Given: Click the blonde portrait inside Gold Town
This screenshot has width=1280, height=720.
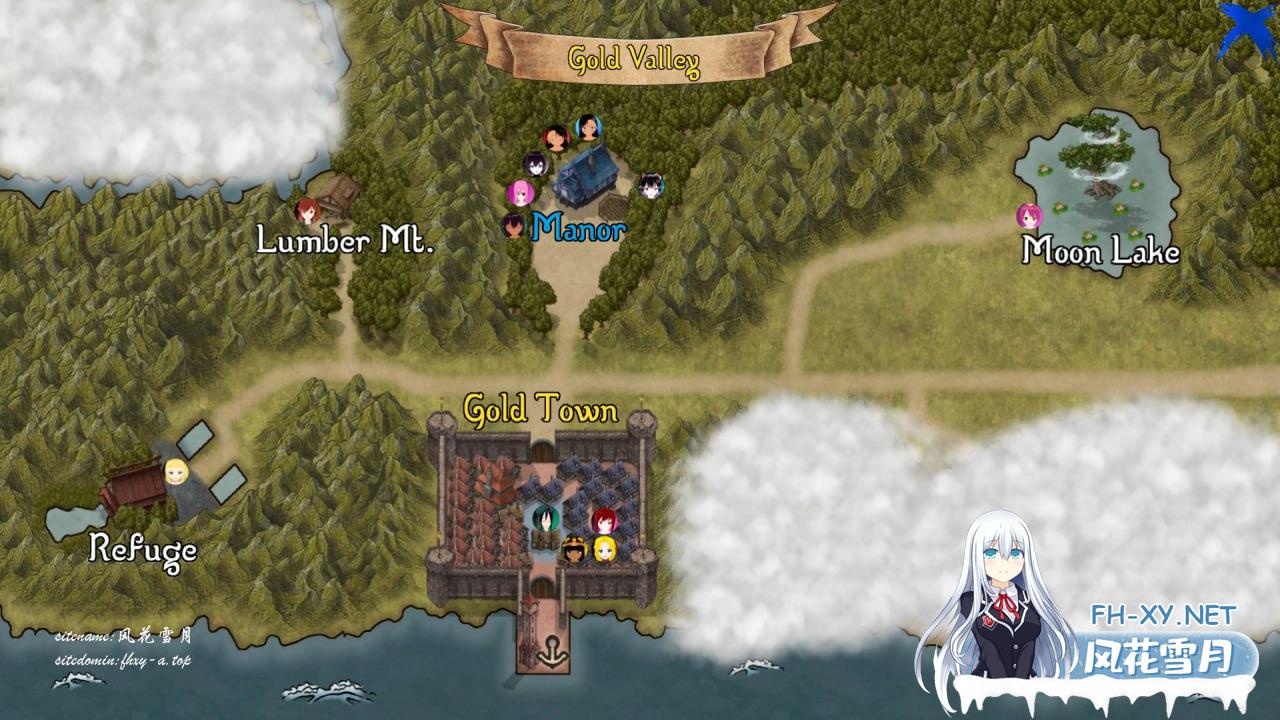Looking at the screenshot, I should (x=604, y=549).
